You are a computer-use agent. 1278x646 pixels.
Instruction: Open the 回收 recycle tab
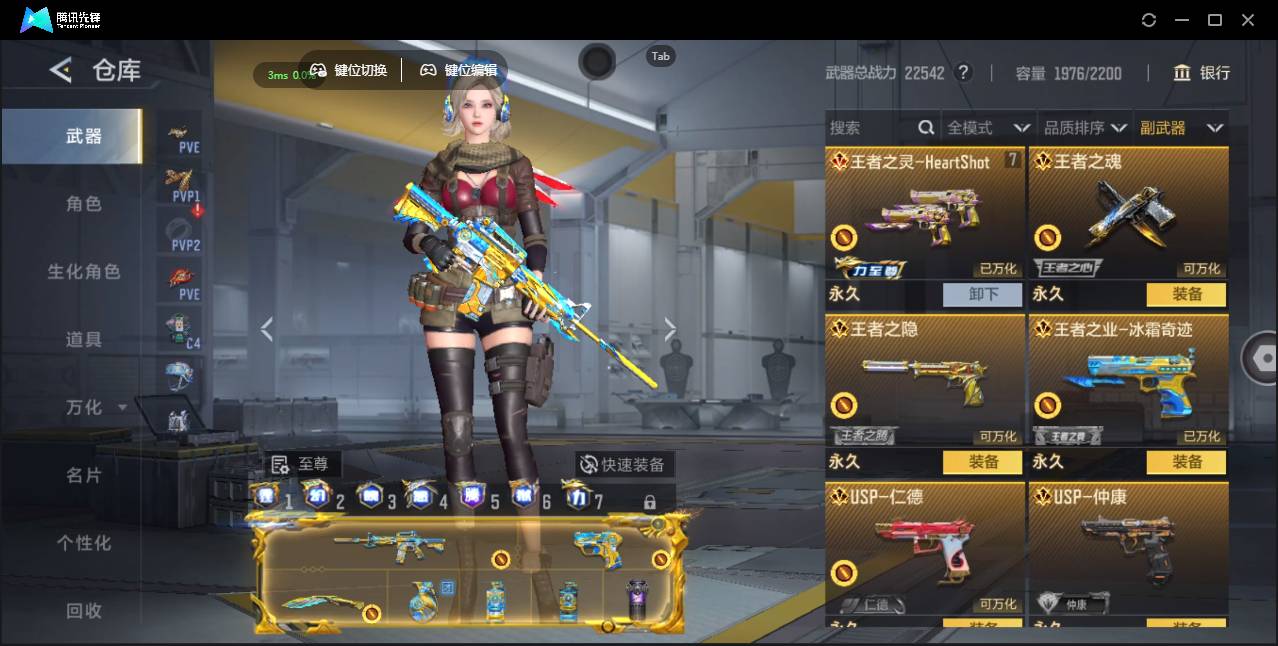[x=84, y=610]
